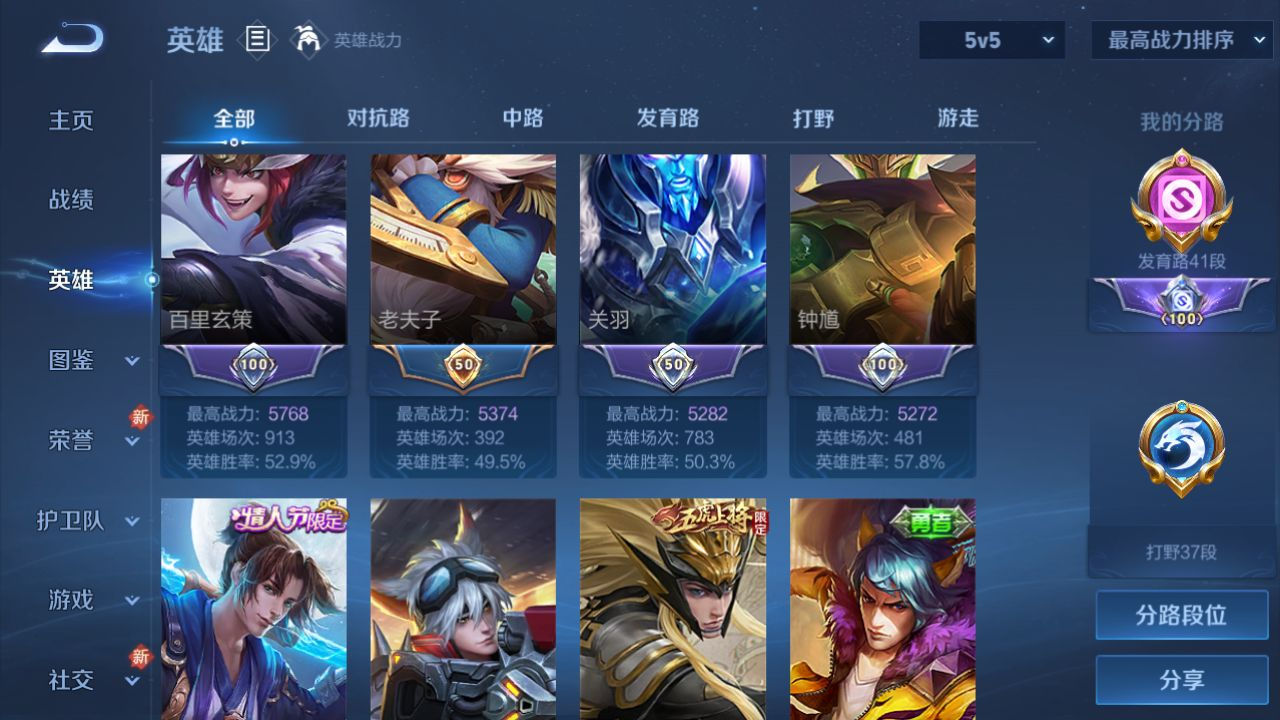Viewport: 1280px width, 720px height.
Task: Click the 分路段位 button
Action: click(1181, 615)
